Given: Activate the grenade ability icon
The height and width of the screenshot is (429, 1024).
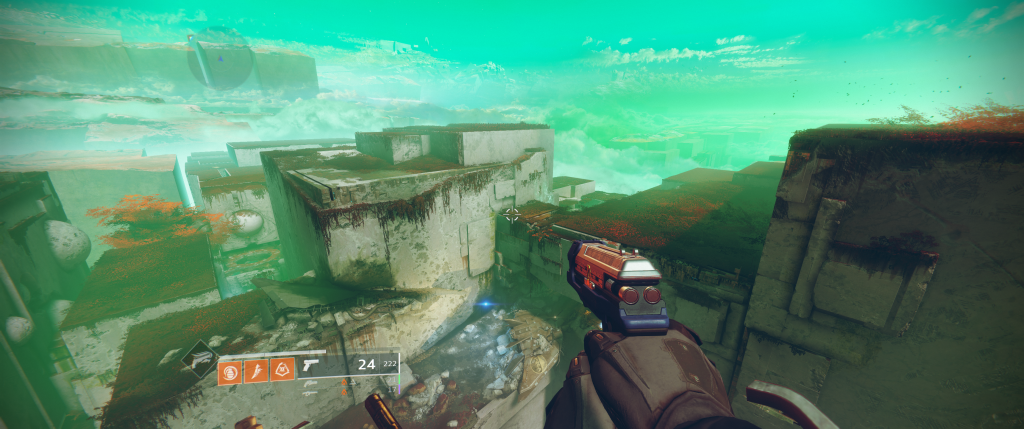Looking at the screenshot, I should pos(230,371).
